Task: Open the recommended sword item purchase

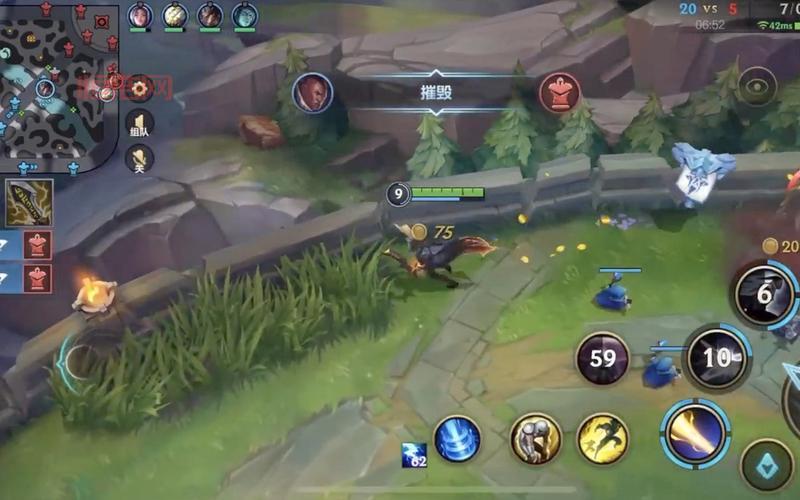Action: (29, 203)
